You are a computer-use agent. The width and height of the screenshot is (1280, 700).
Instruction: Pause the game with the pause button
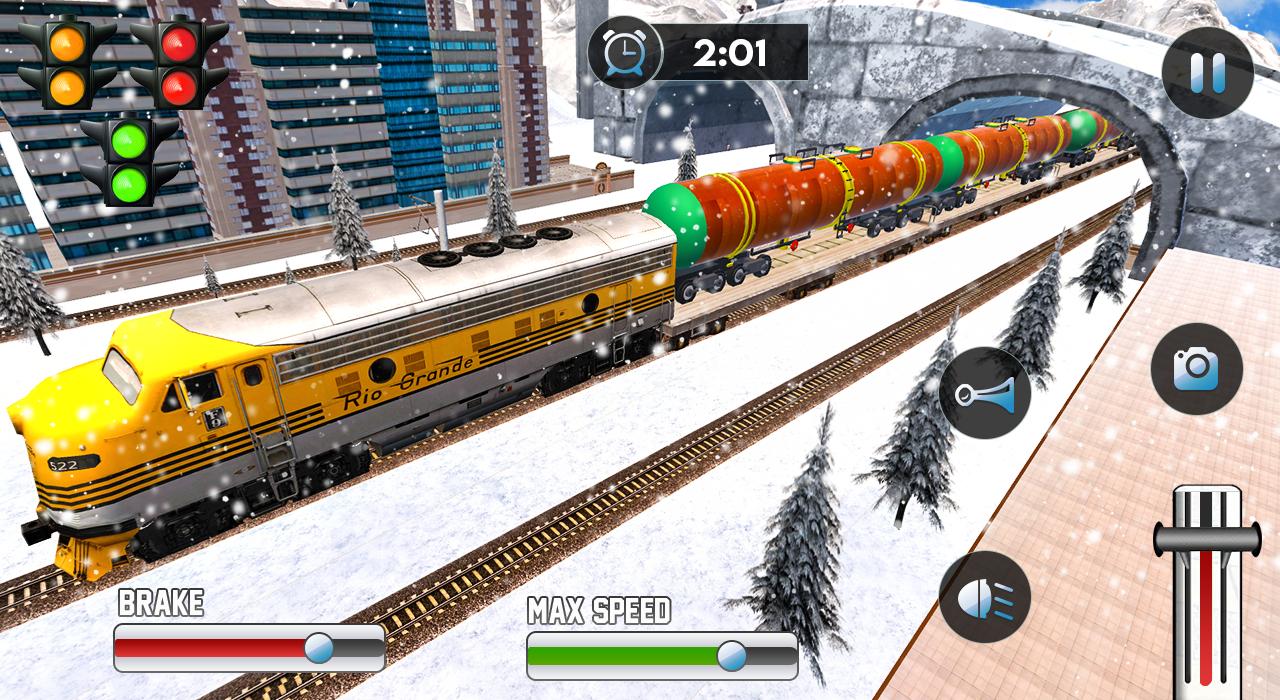pyautogui.click(x=1207, y=73)
